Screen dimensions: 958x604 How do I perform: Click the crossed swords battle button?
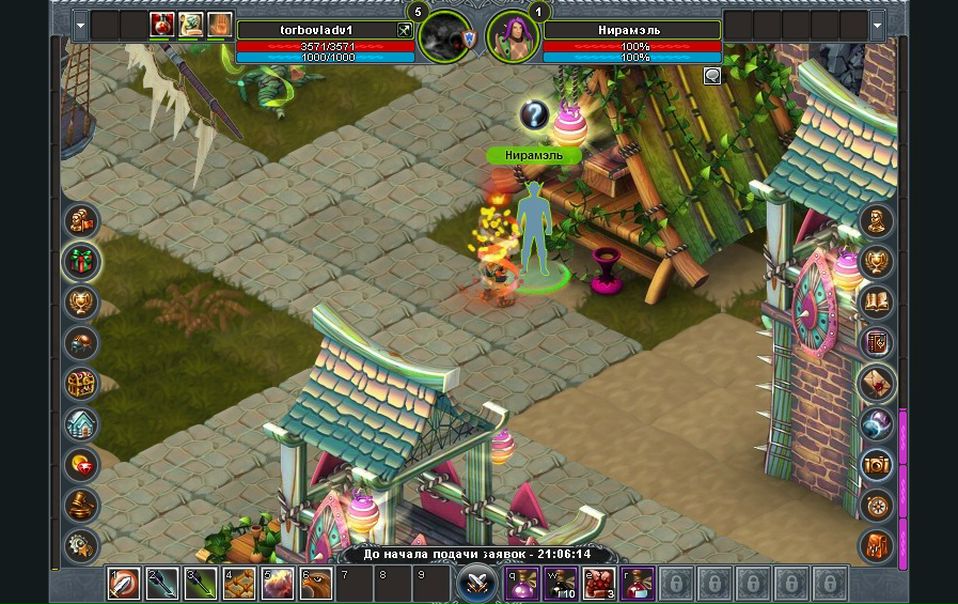pyautogui.click(x=477, y=582)
